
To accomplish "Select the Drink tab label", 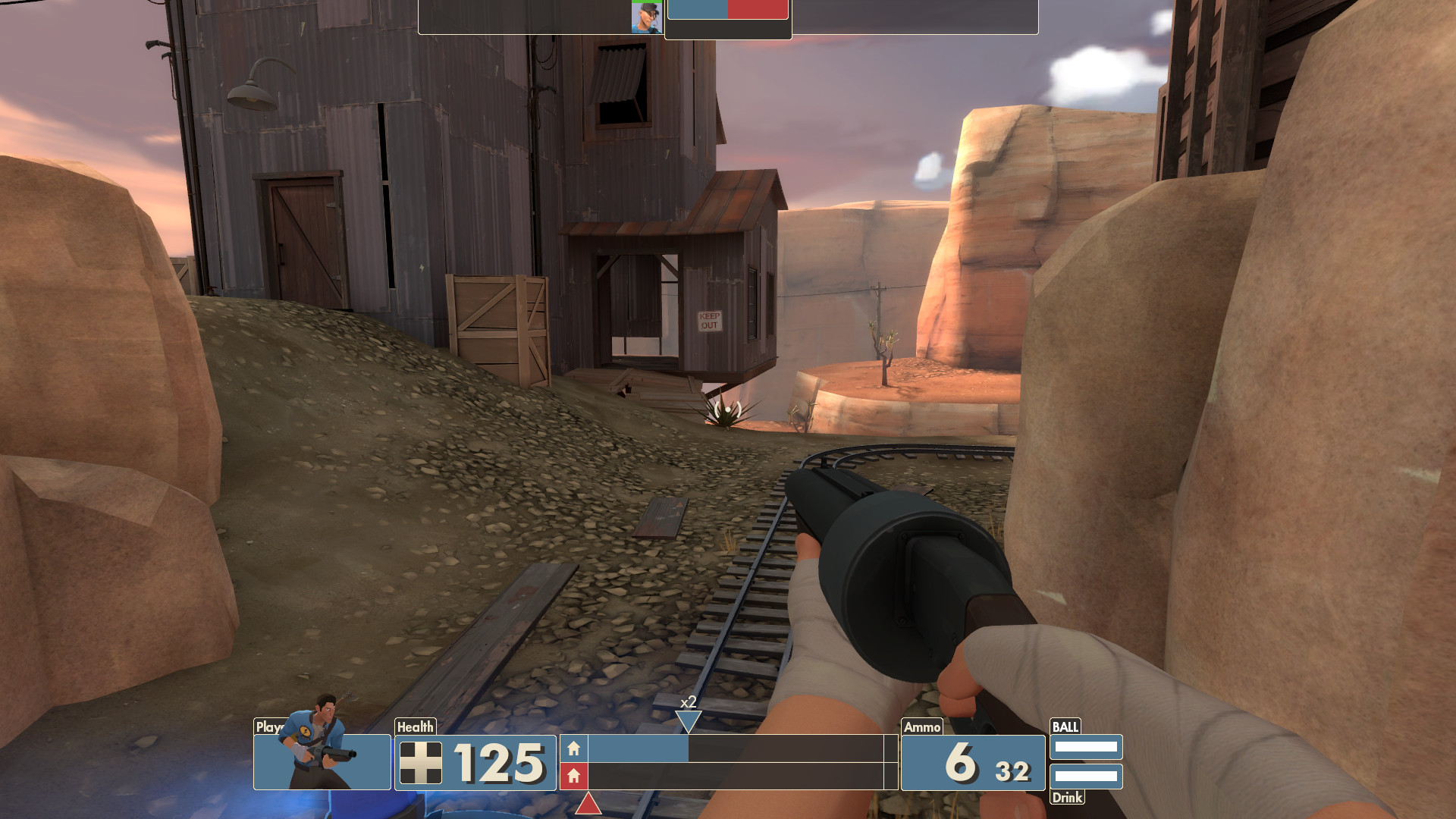I will click(1066, 798).
